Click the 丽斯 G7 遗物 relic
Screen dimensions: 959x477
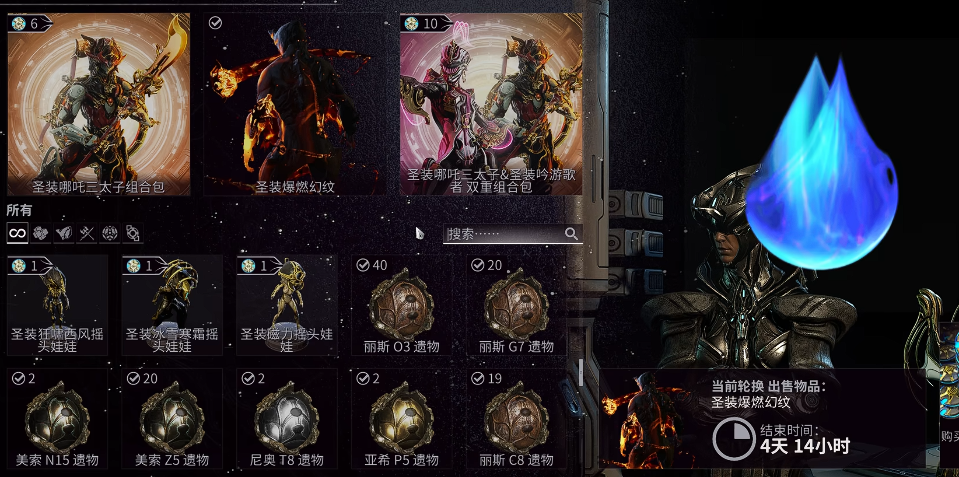[x=516, y=305]
